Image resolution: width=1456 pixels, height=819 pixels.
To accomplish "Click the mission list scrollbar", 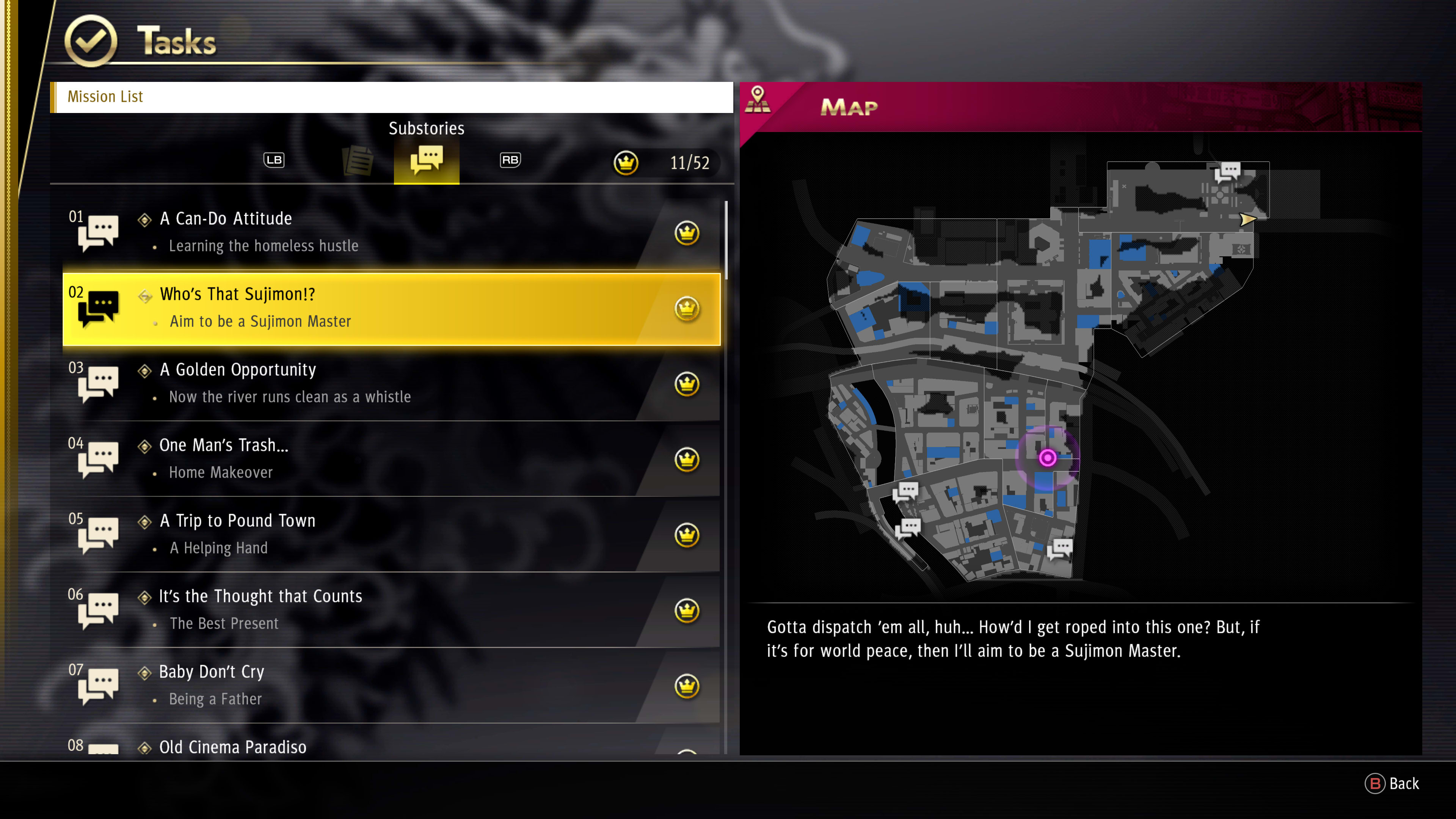I will (726, 240).
